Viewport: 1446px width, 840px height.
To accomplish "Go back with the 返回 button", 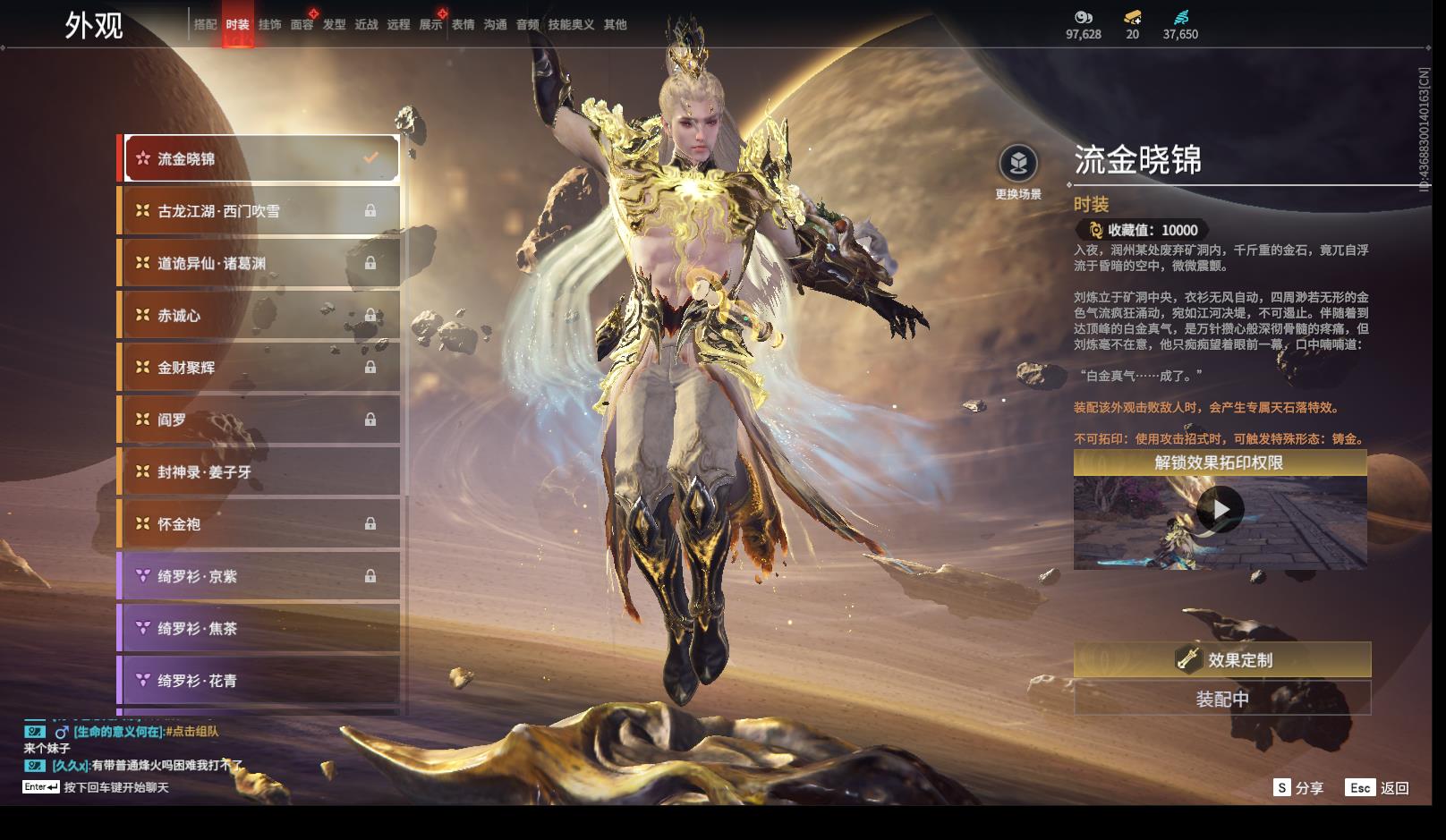I will tap(1377, 788).
